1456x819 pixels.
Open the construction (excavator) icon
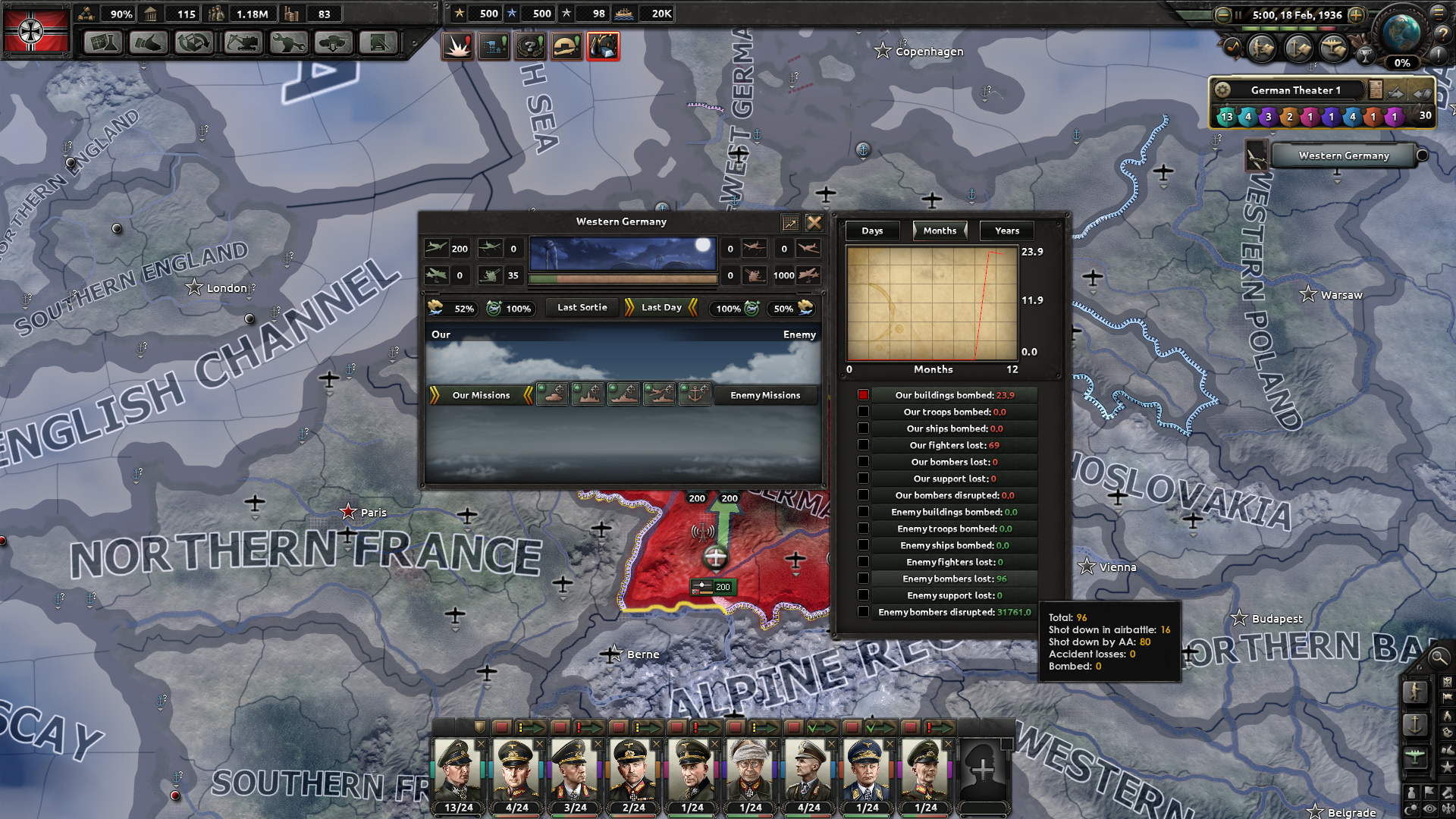pos(243,43)
